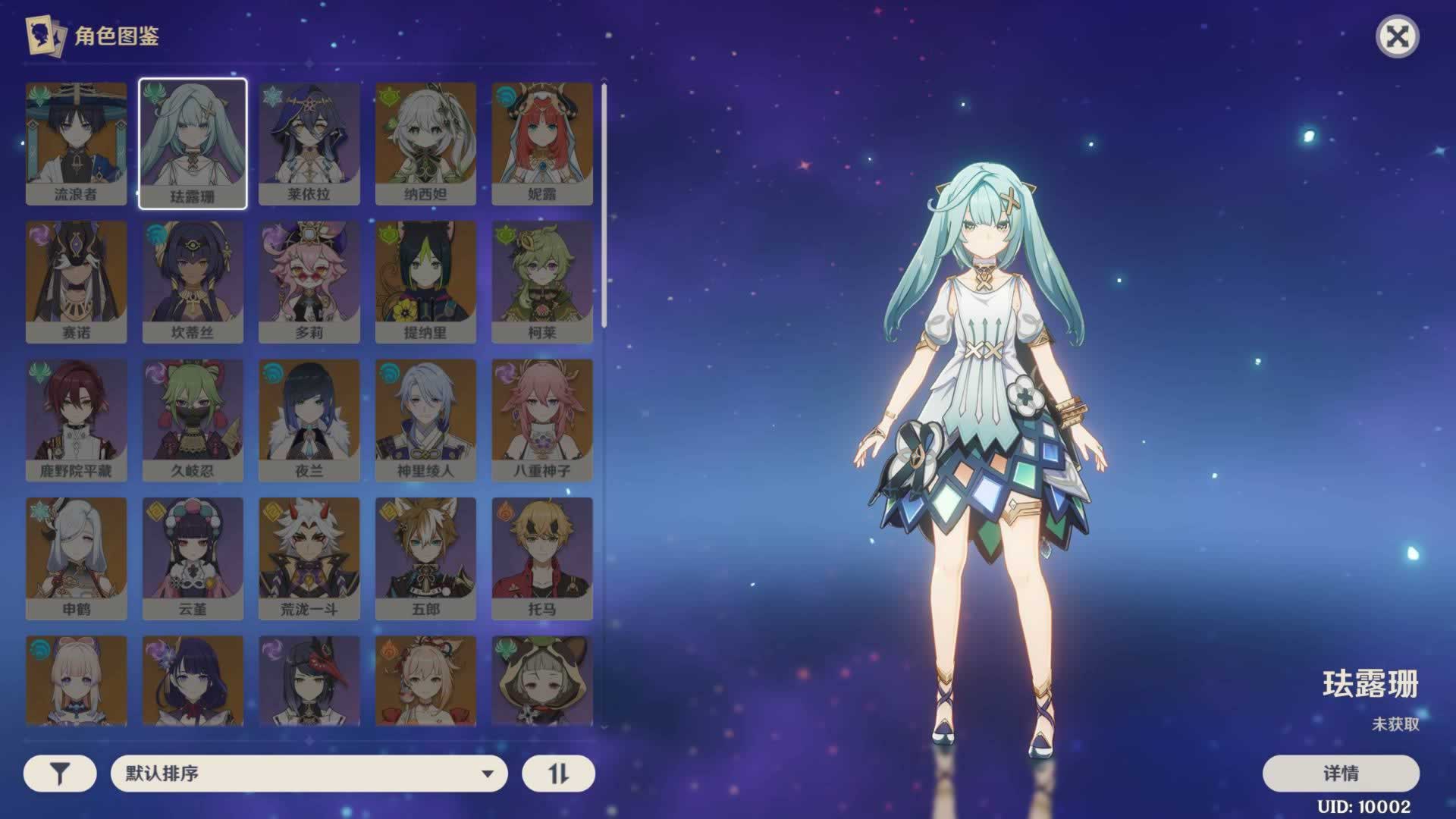Close the character archive screen
1456x819 pixels.
tap(1397, 36)
